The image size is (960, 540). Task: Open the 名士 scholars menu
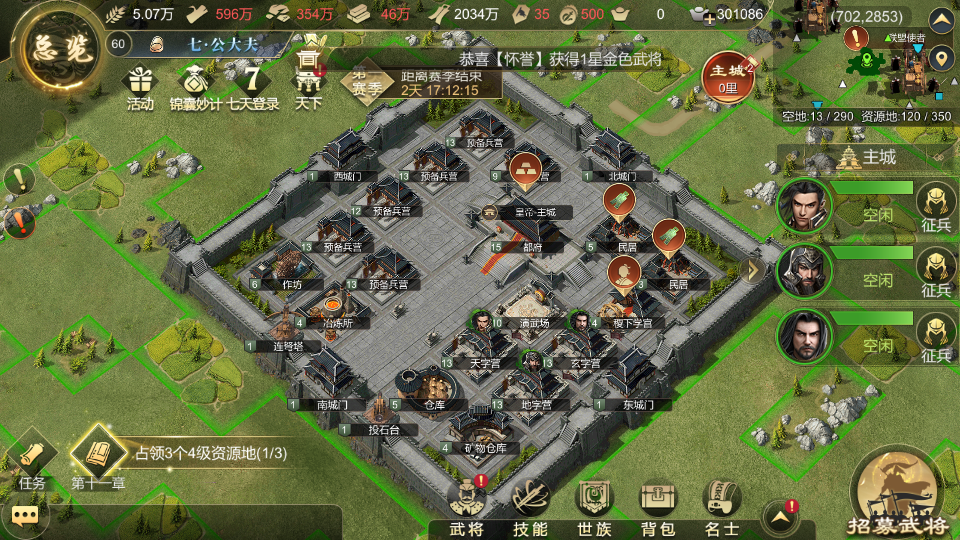click(x=721, y=506)
